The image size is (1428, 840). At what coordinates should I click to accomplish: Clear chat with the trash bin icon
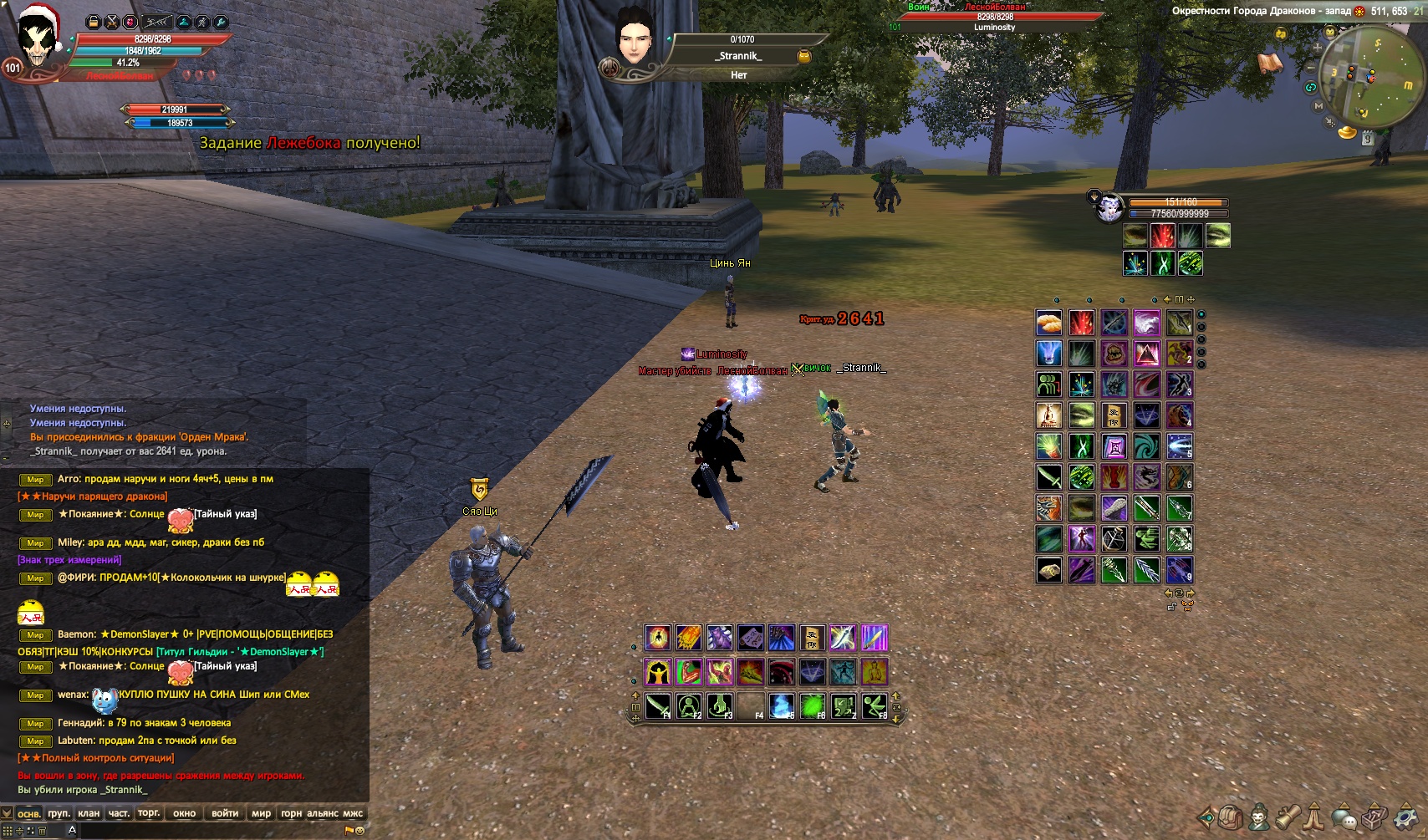click(42, 831)
